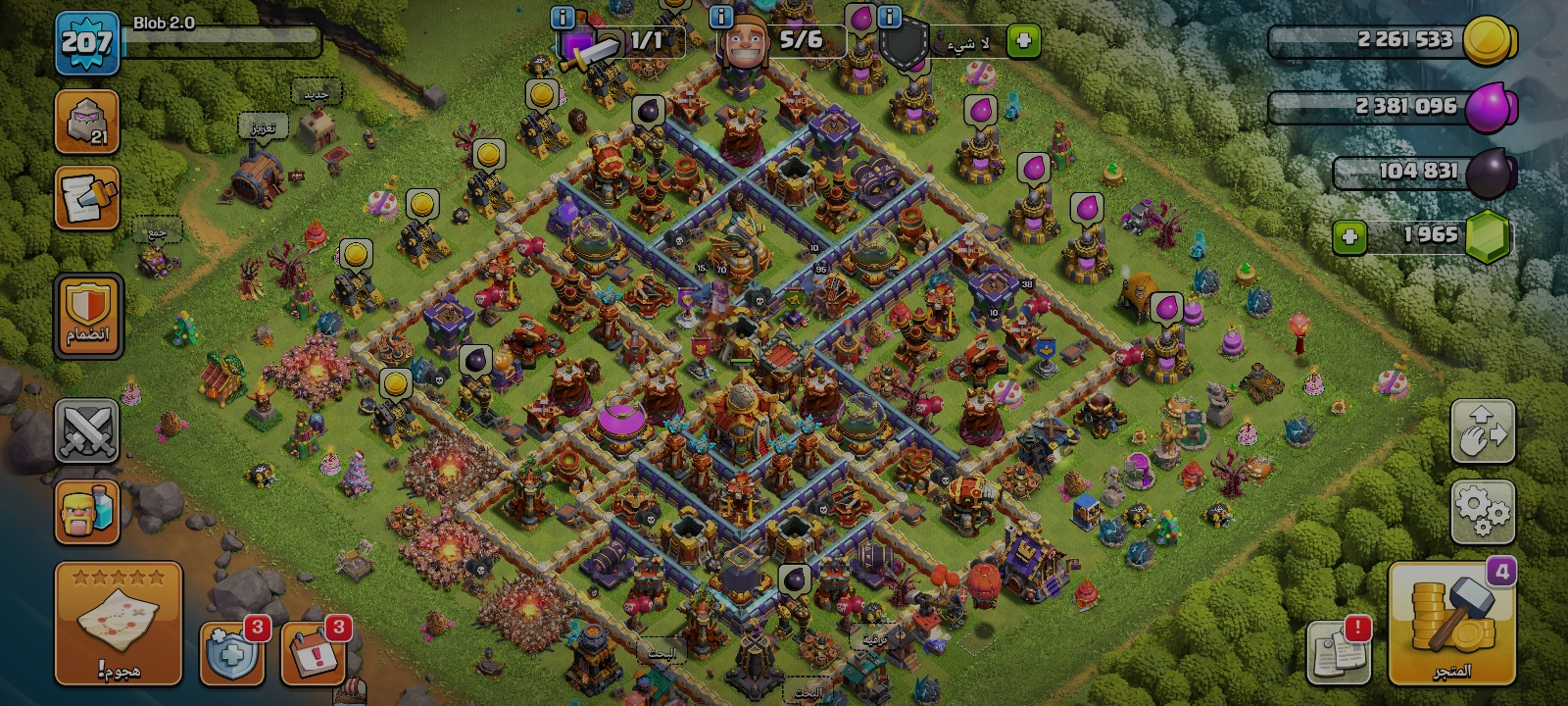Enter village layout edit mode

pos(1482,431)
